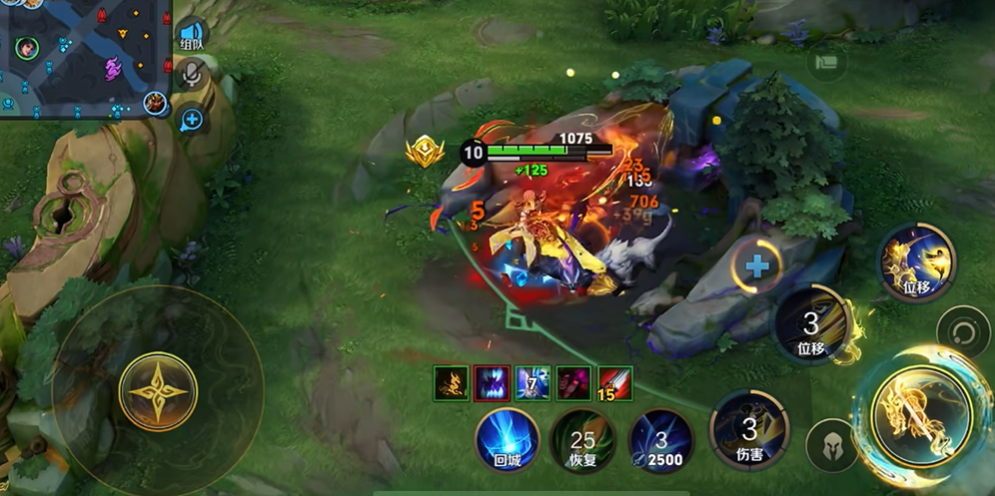Cast the 伤害 damage skill
This screenshot has width=995, height=496.
click(749, 430)
